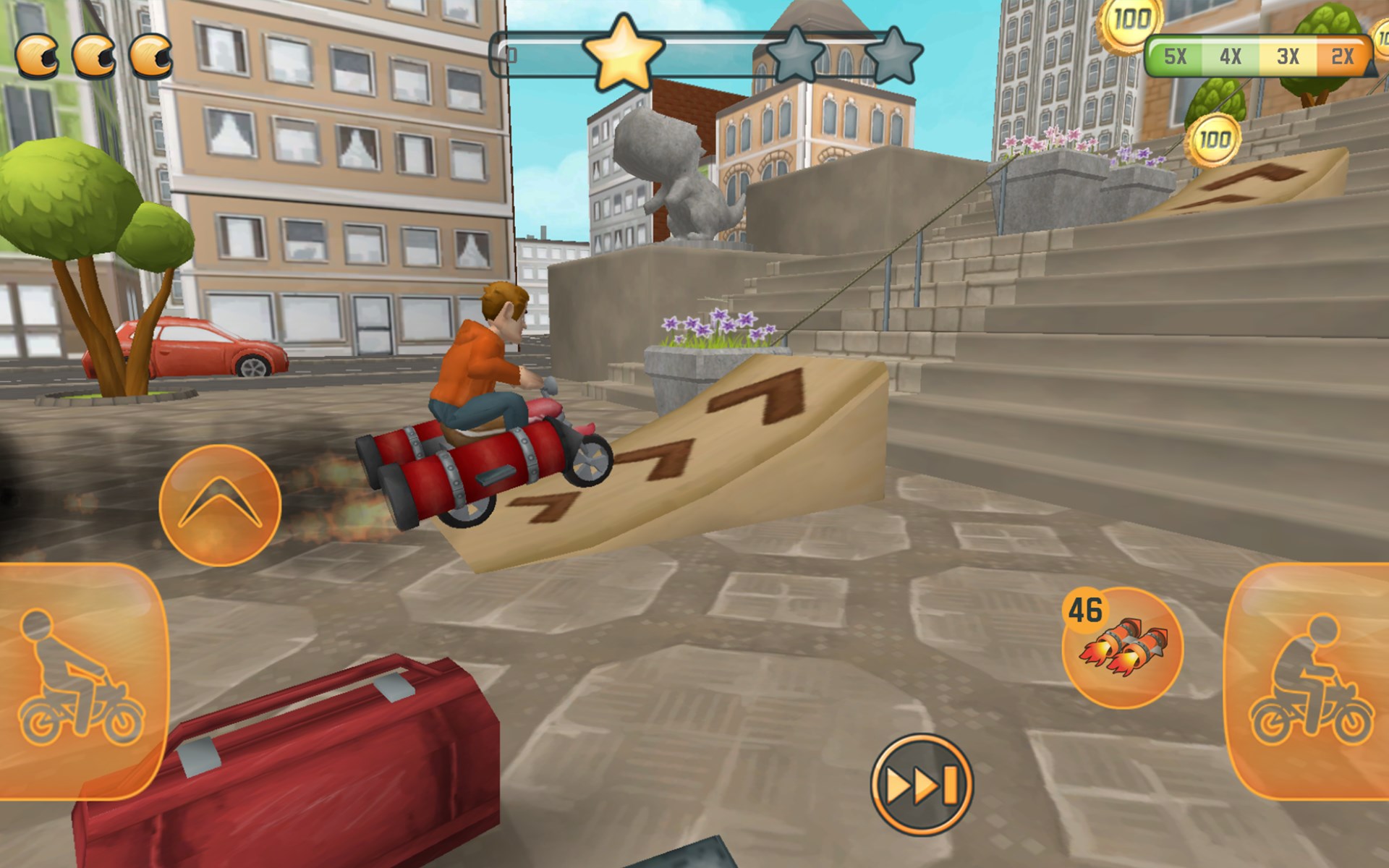
Task: Click the third helmet icon top left
Action: (150, 55)
